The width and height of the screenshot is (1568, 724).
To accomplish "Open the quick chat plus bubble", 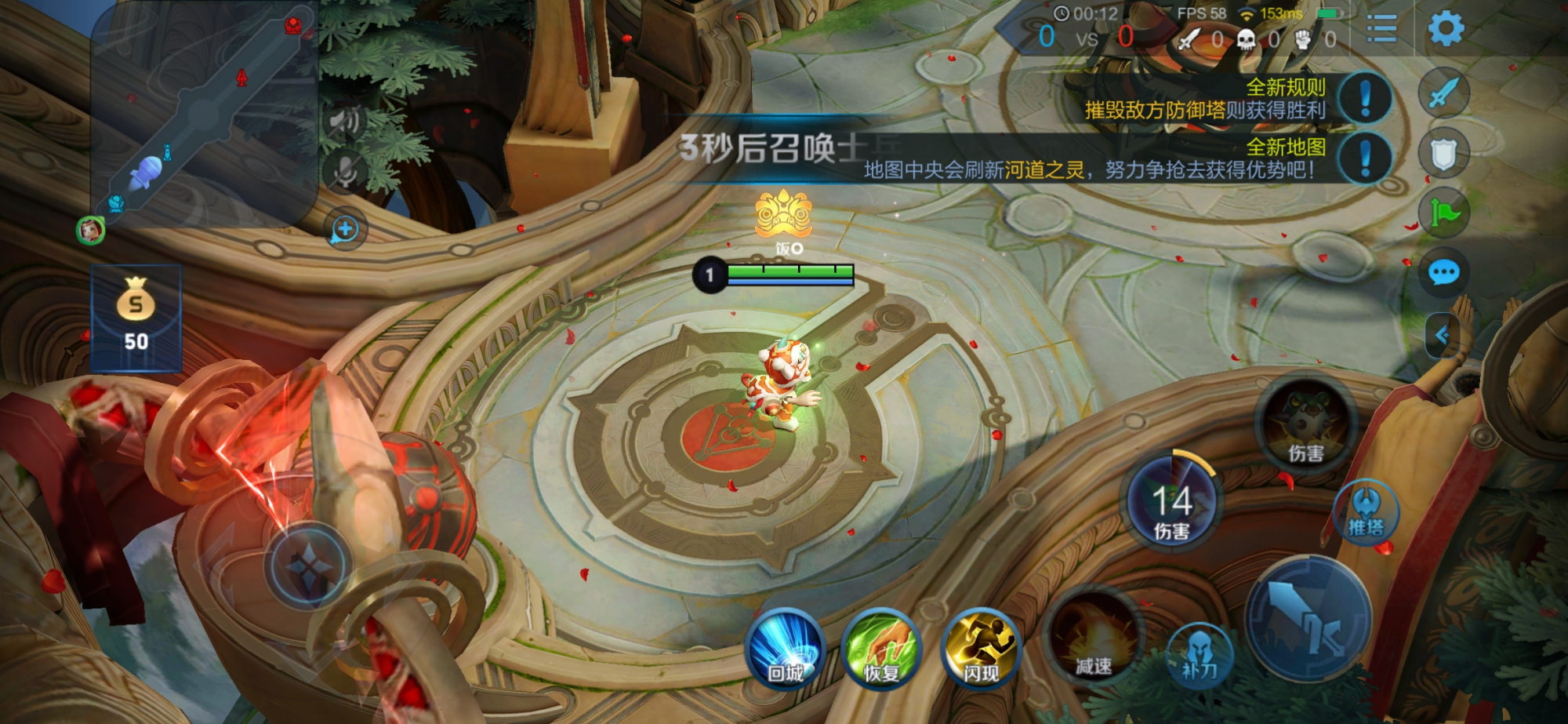I will [x=345, y=230].
